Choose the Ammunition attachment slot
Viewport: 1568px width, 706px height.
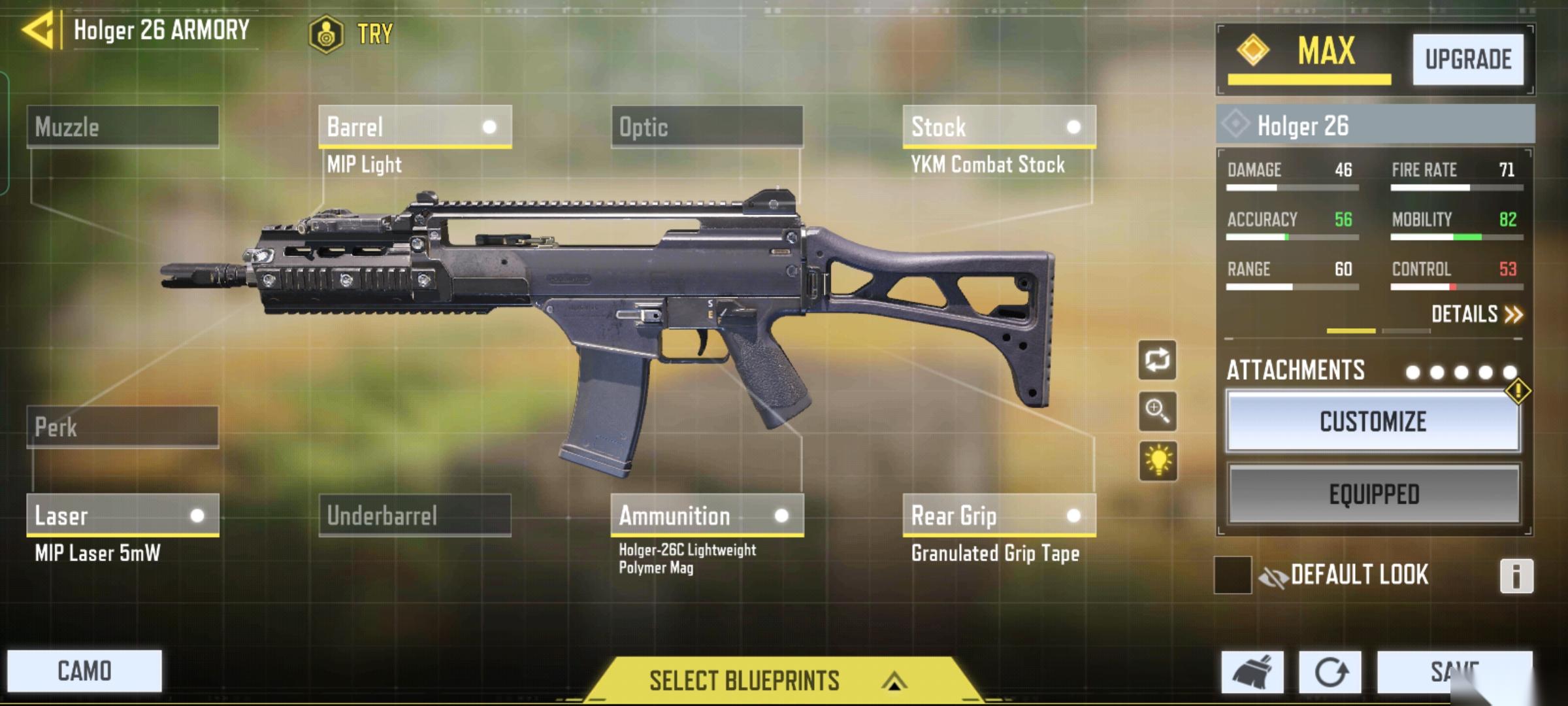pyautogui.click(x=707, y=515)
